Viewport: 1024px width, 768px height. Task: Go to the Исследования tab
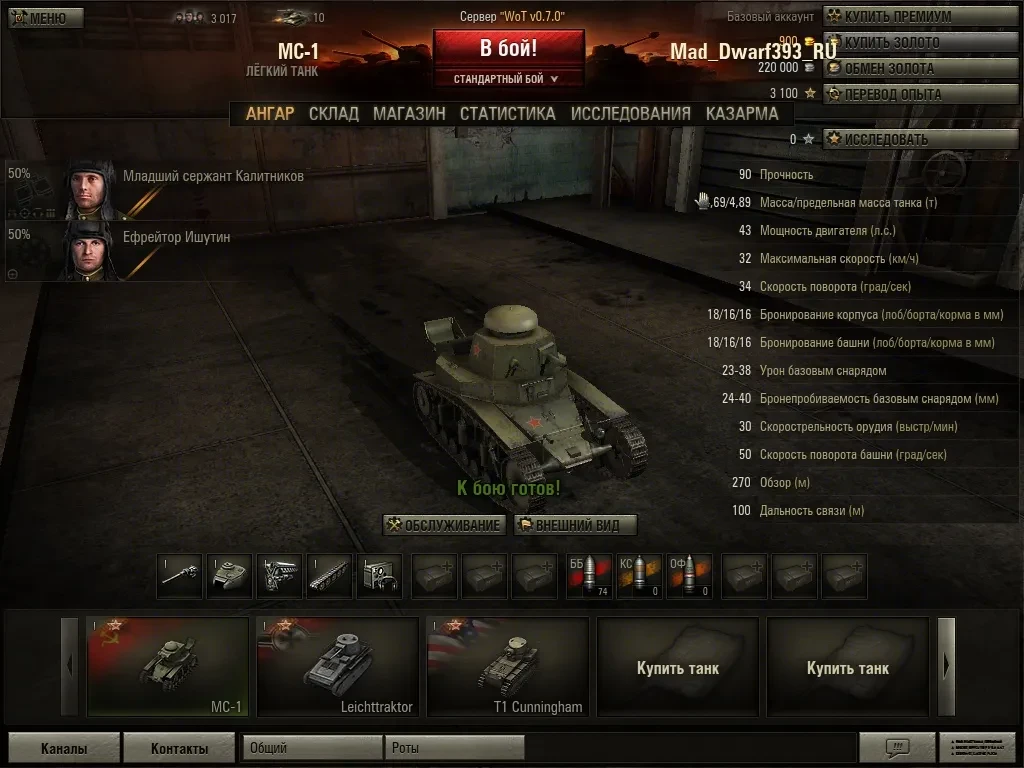pyautogui.click(x=630, y=113)
